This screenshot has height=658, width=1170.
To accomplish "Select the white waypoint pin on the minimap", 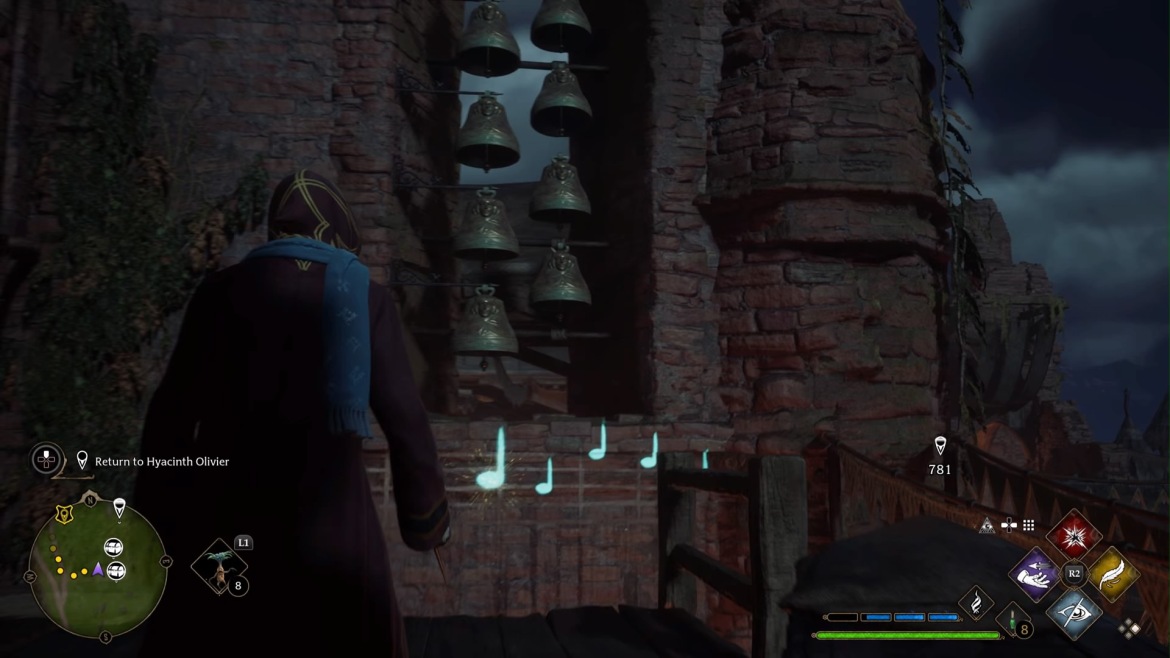I will tap(119, 509).
